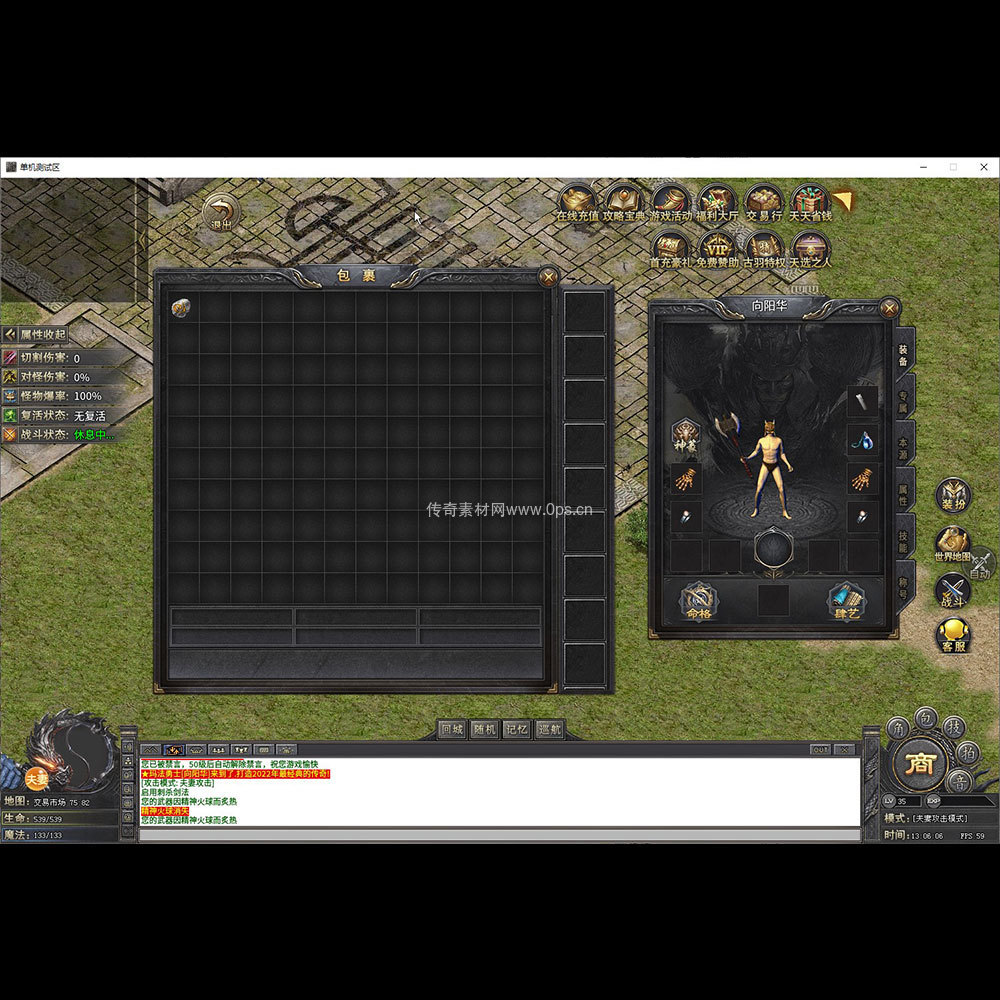Open the 攻略宝典 strategy guide
Viewport: 1000px width, 1000px height.
[624, 200]
